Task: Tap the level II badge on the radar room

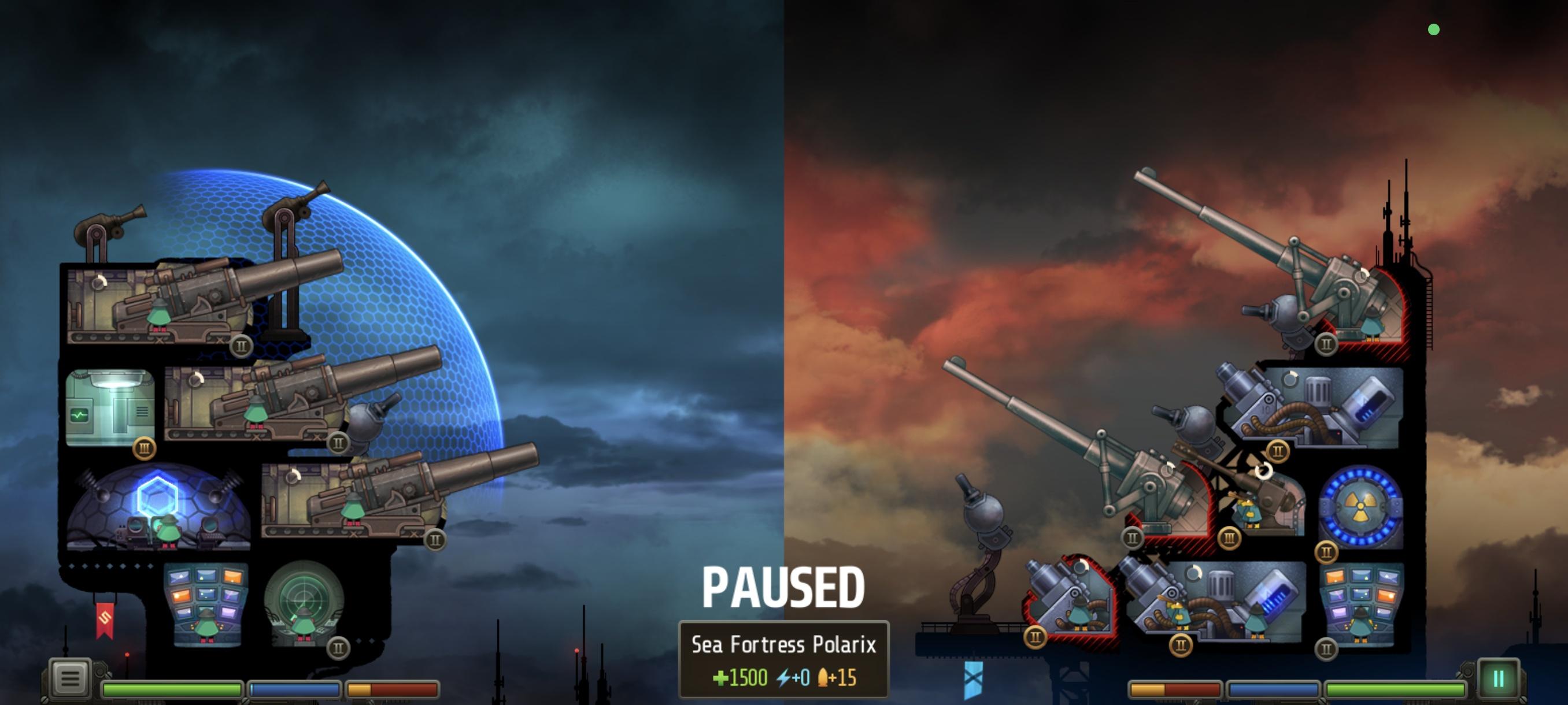Action: (x=338, y=647)
